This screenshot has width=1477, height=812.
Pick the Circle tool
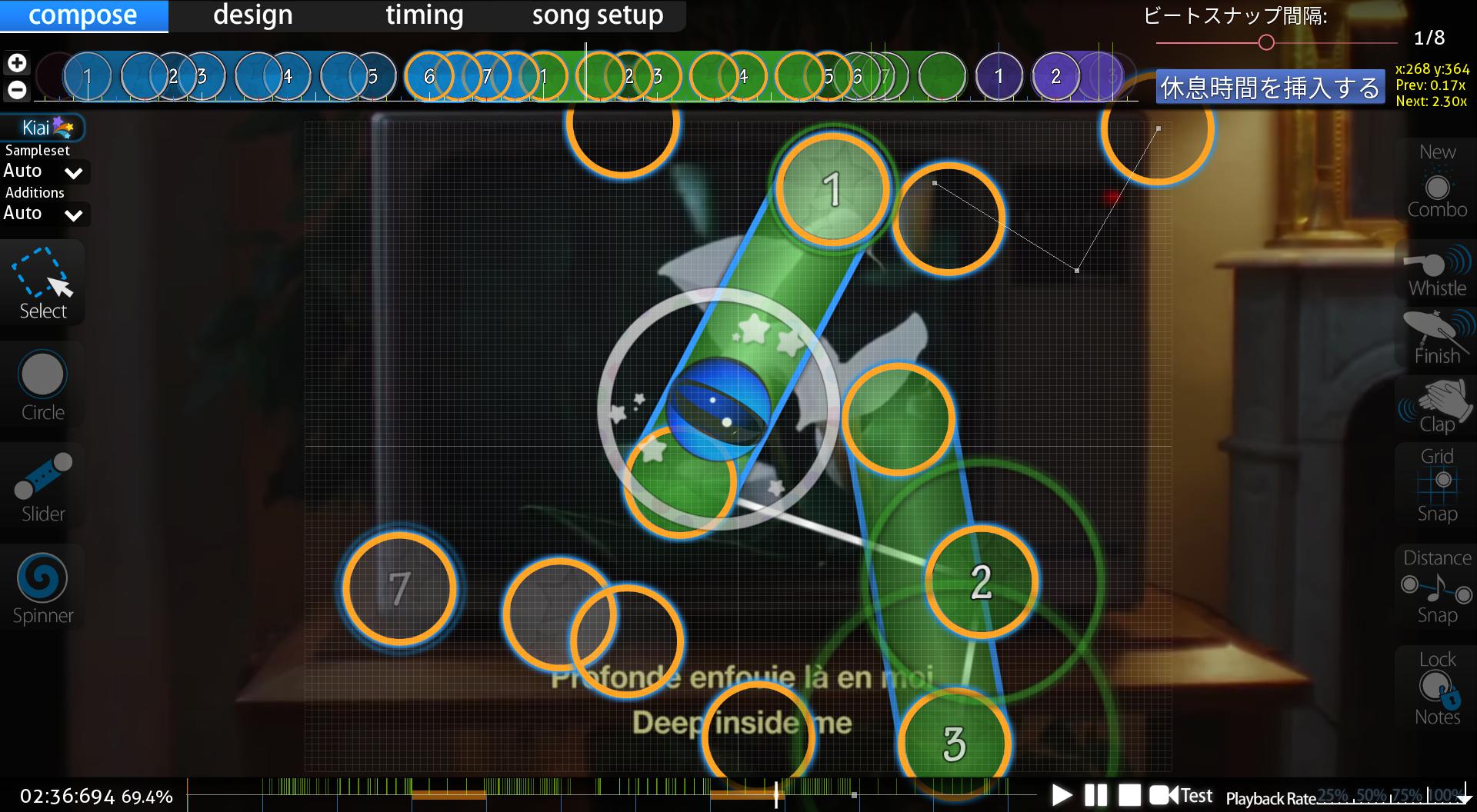43,384
